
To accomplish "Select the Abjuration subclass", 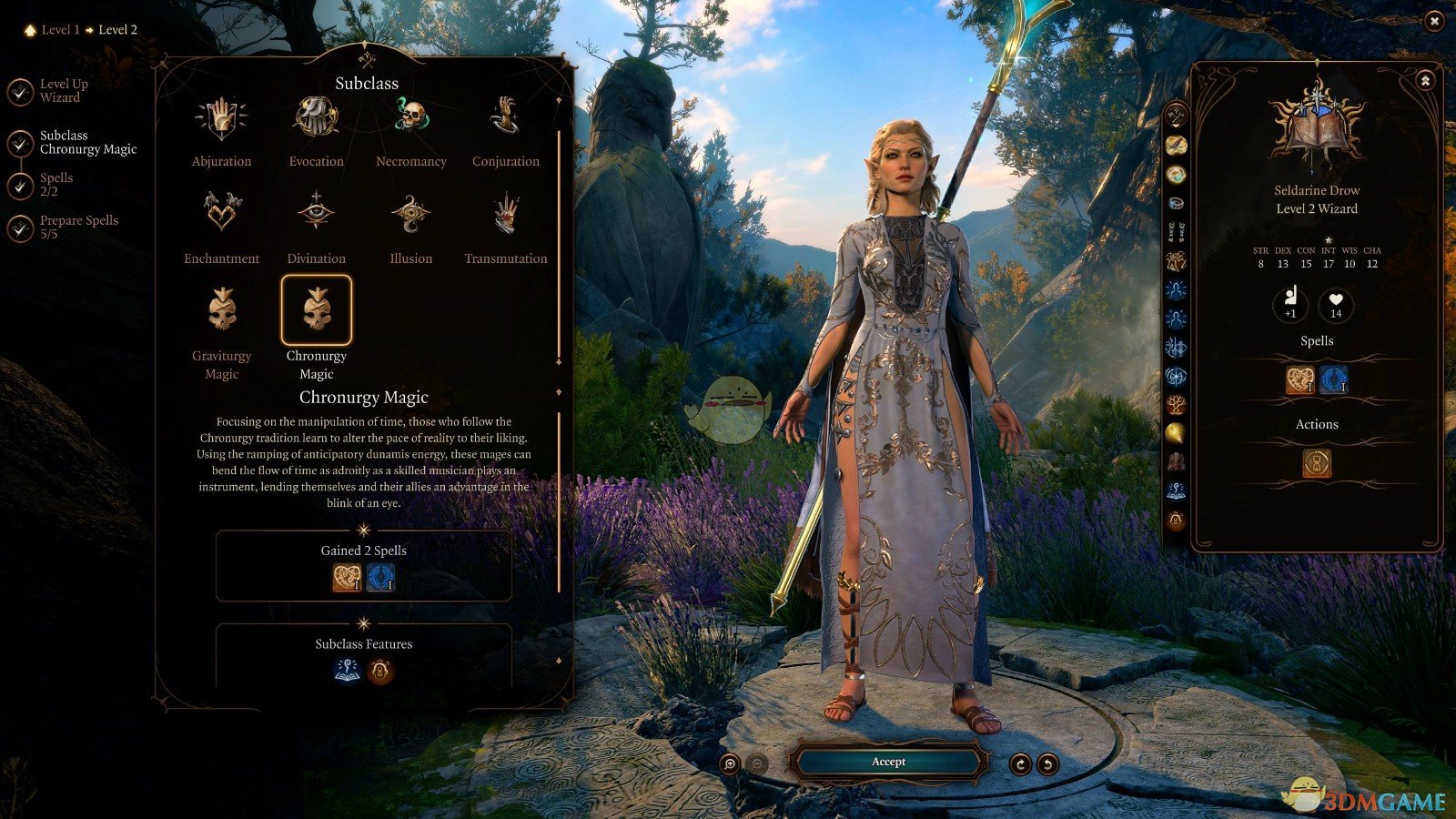I will coord(221,120).
